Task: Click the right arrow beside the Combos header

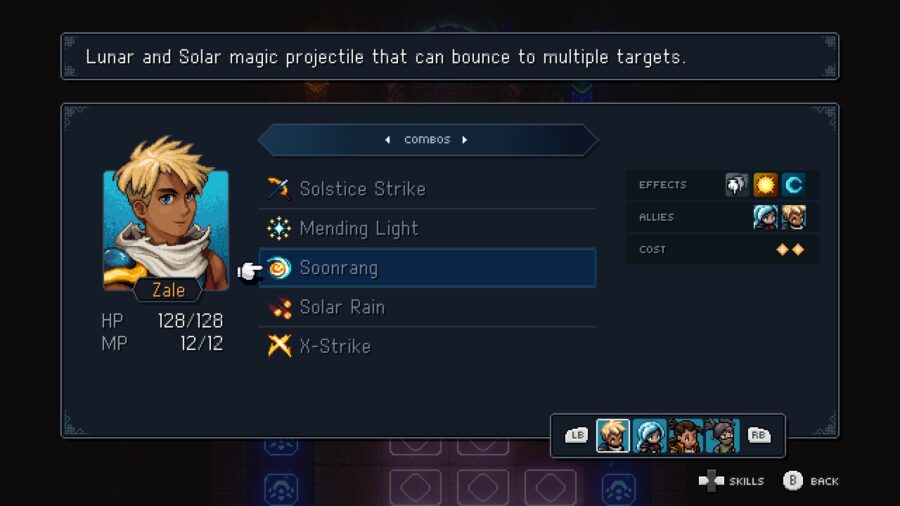Action: click(x=465, y=140)
